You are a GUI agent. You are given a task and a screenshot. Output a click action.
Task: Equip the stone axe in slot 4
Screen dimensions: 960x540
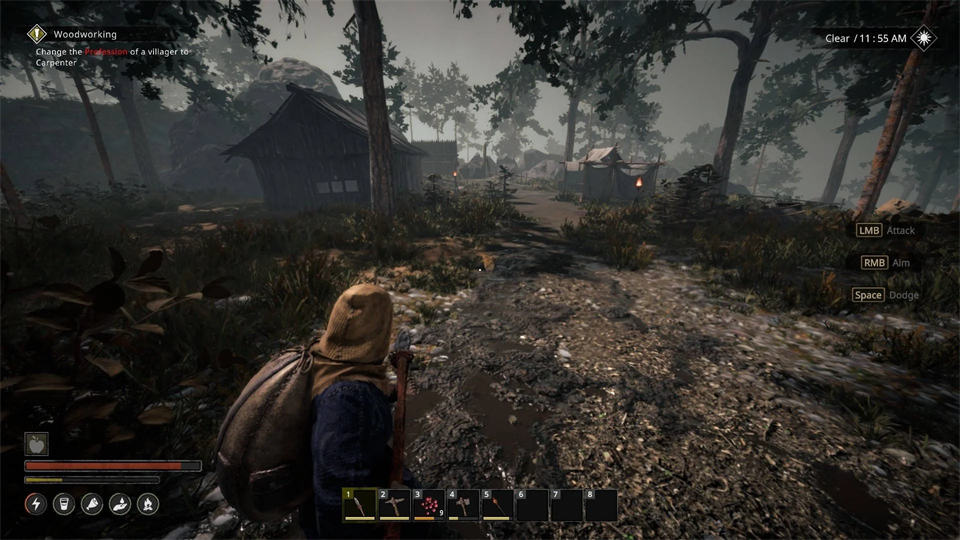[x=463, y=505]
